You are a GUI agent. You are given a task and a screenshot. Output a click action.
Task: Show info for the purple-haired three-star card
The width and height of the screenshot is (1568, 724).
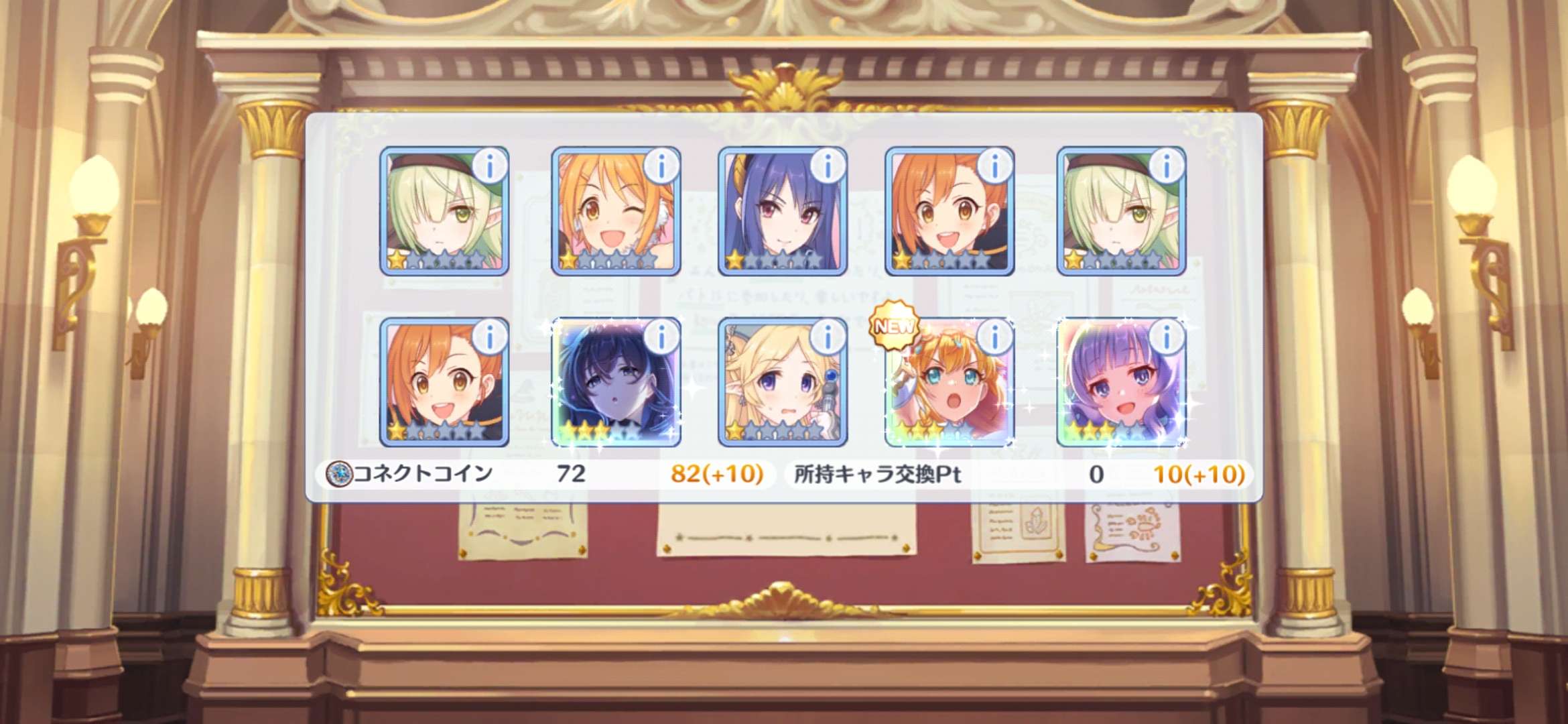click(1167, 337)
